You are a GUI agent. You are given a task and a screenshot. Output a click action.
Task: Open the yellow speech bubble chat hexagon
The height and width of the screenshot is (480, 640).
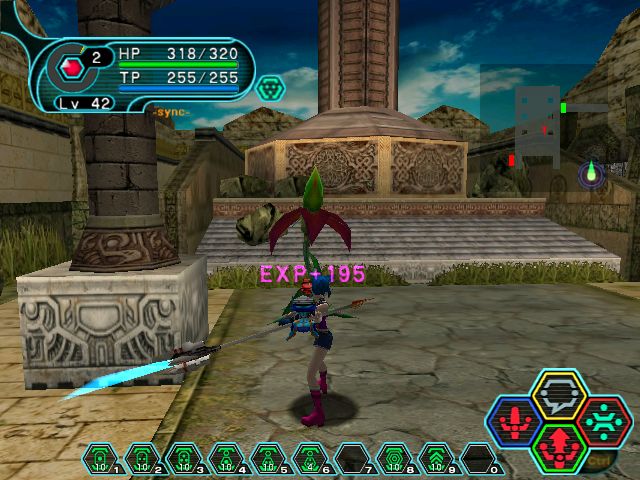558,395
